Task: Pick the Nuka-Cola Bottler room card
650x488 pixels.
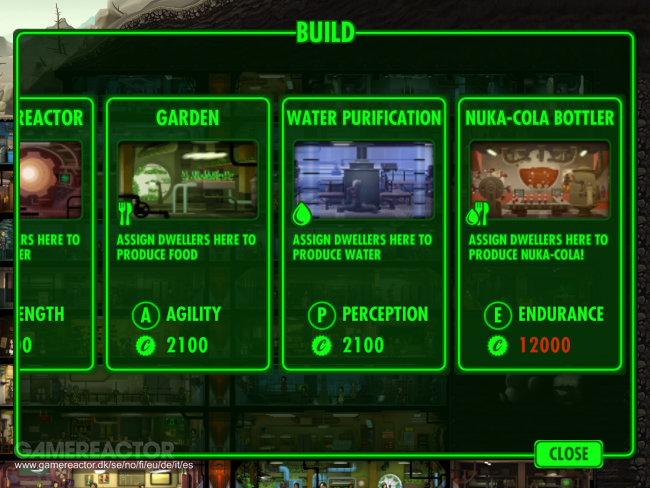Action: pos(539,235)
